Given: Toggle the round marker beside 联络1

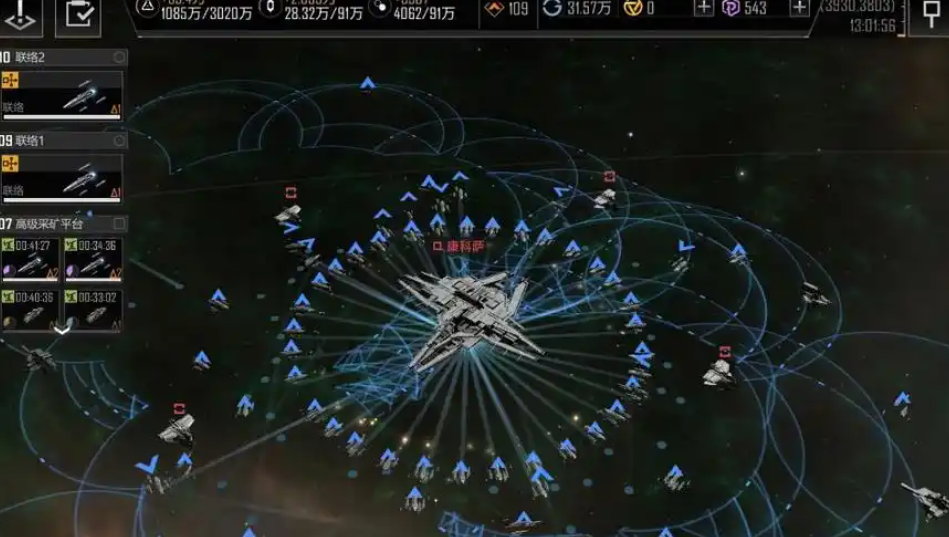Looking at the screenshot, I should (119, 141).
